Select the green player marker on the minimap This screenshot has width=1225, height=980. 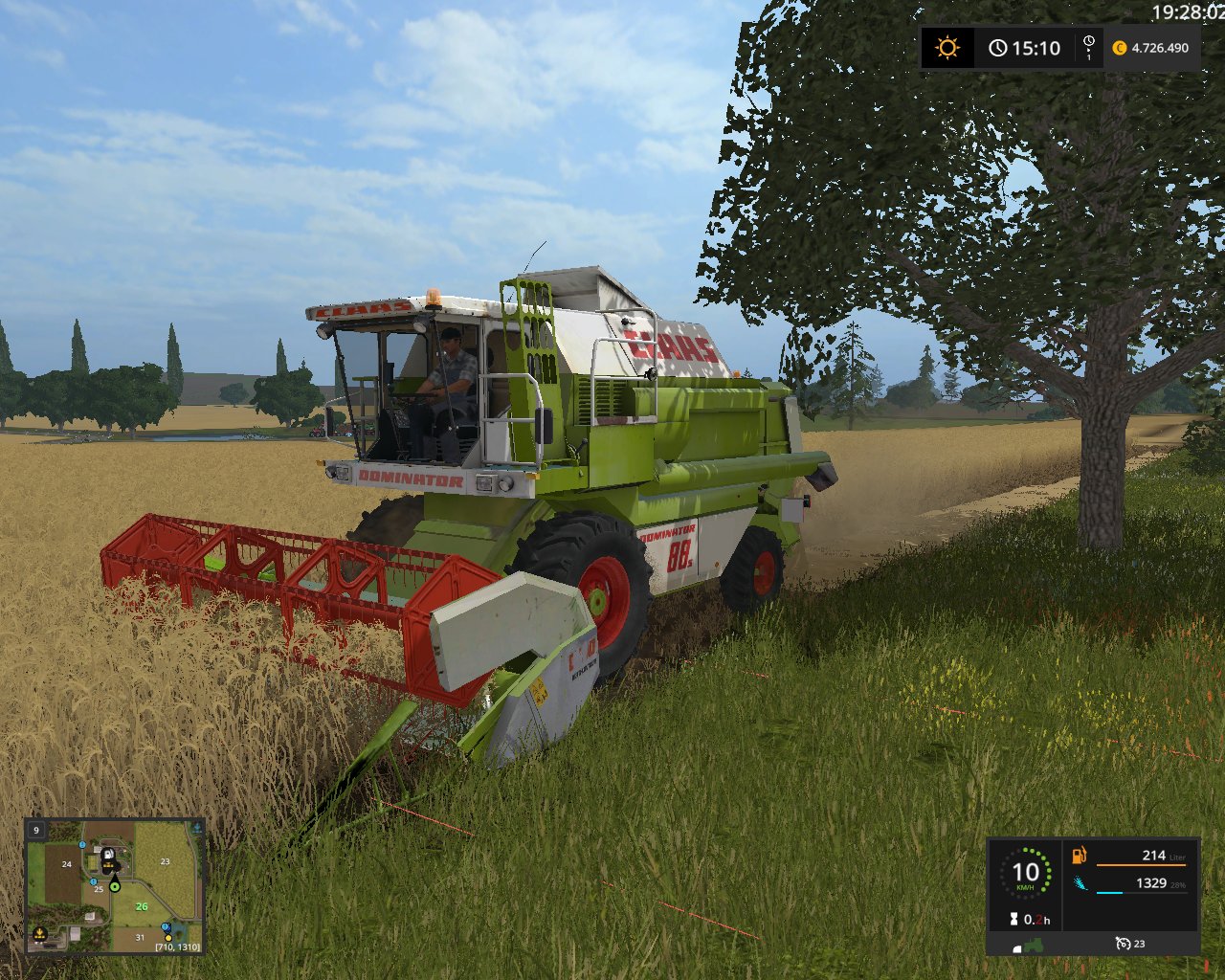[x=115, y=886]
